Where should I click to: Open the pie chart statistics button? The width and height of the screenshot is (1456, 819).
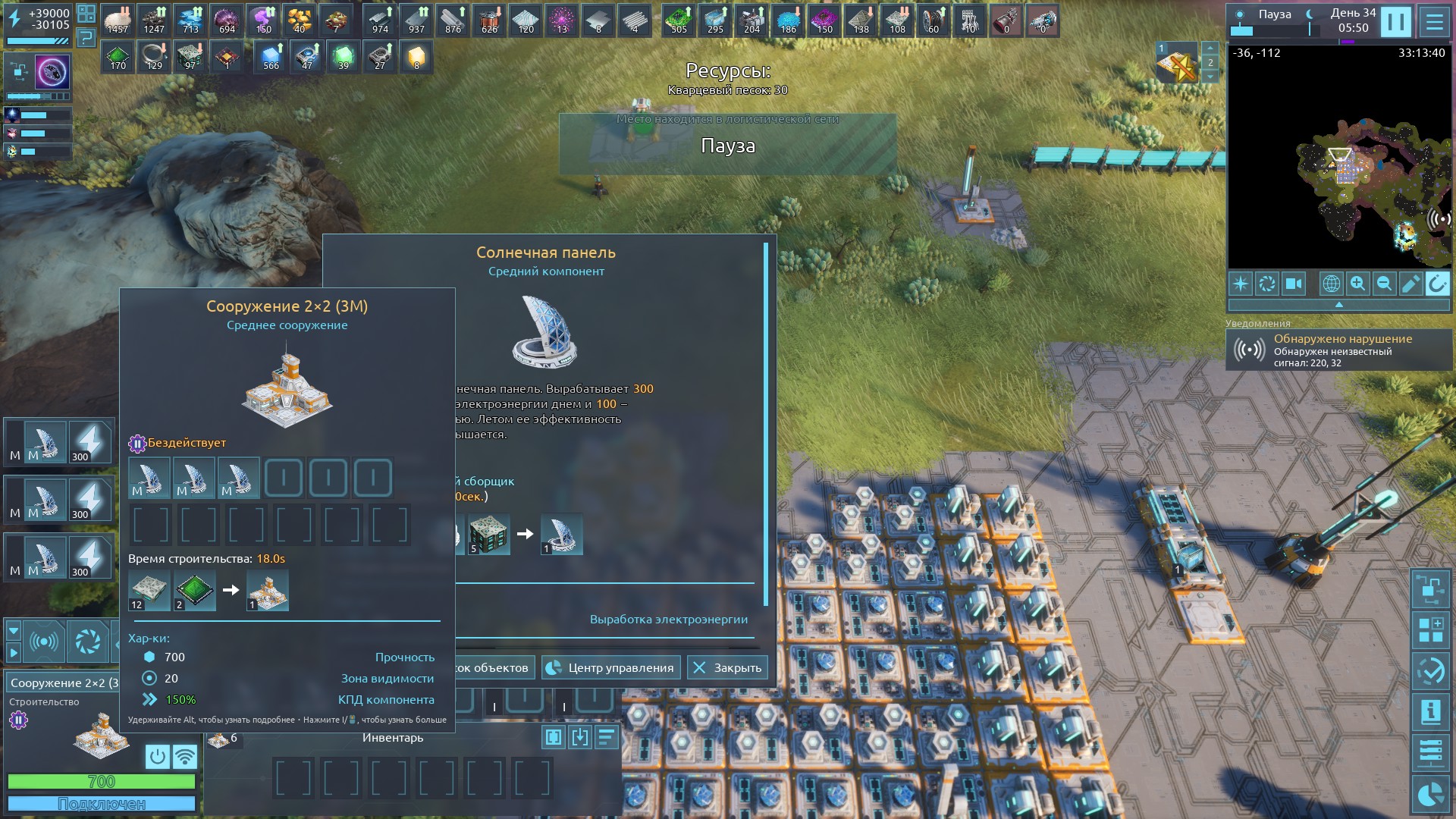1430,794
